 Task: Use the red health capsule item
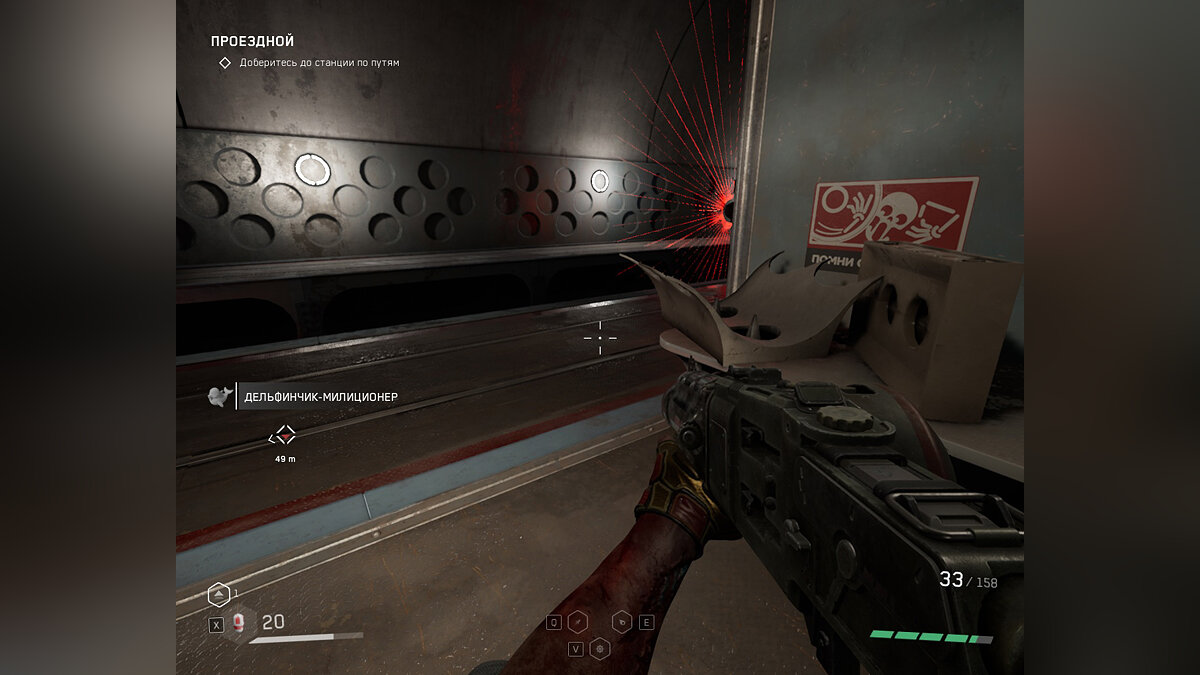tap(239, 624)
